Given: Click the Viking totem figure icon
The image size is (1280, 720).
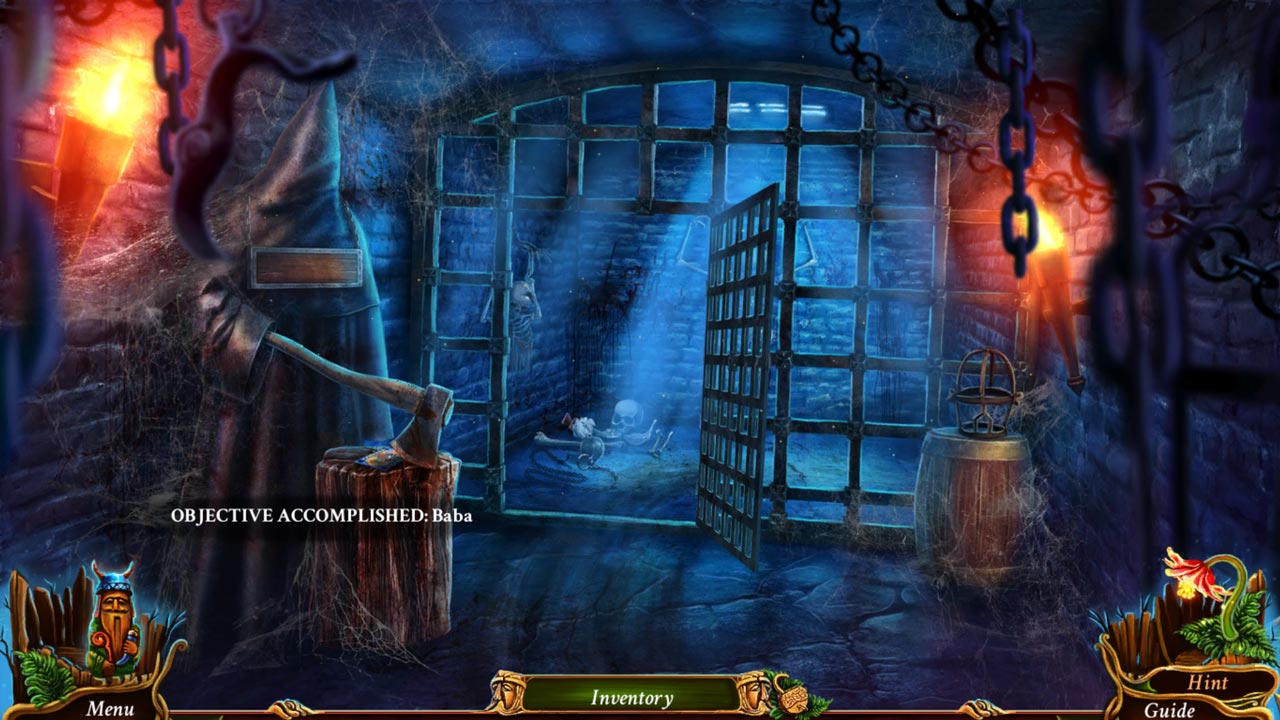Looking at the screenshot, I should pos(111,622).
